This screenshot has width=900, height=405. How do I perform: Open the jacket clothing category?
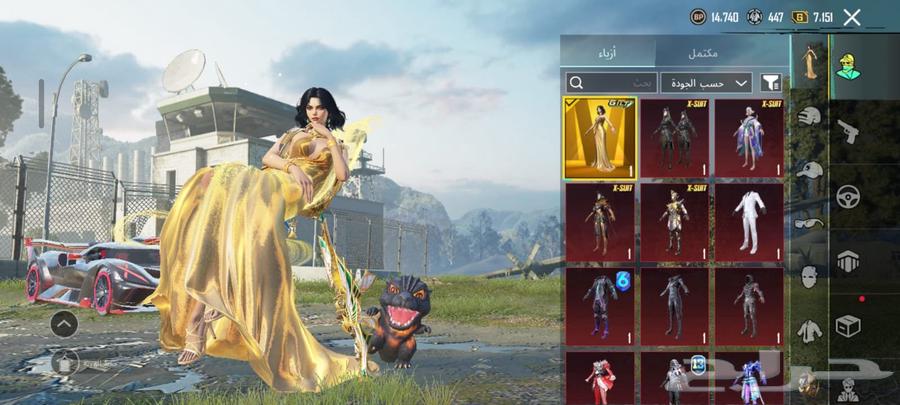click(810, 328)
